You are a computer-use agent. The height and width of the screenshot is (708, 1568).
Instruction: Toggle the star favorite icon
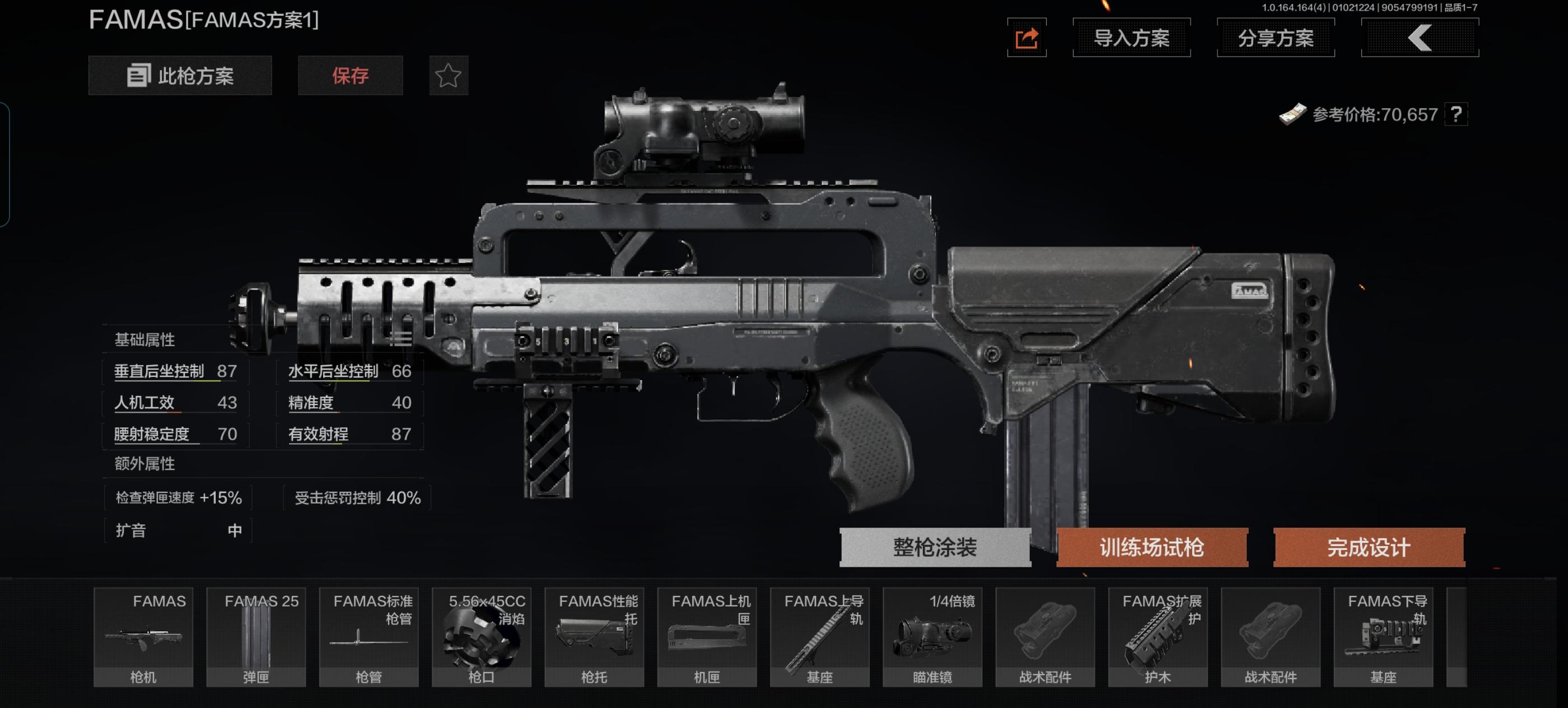(x=449, y=76)
